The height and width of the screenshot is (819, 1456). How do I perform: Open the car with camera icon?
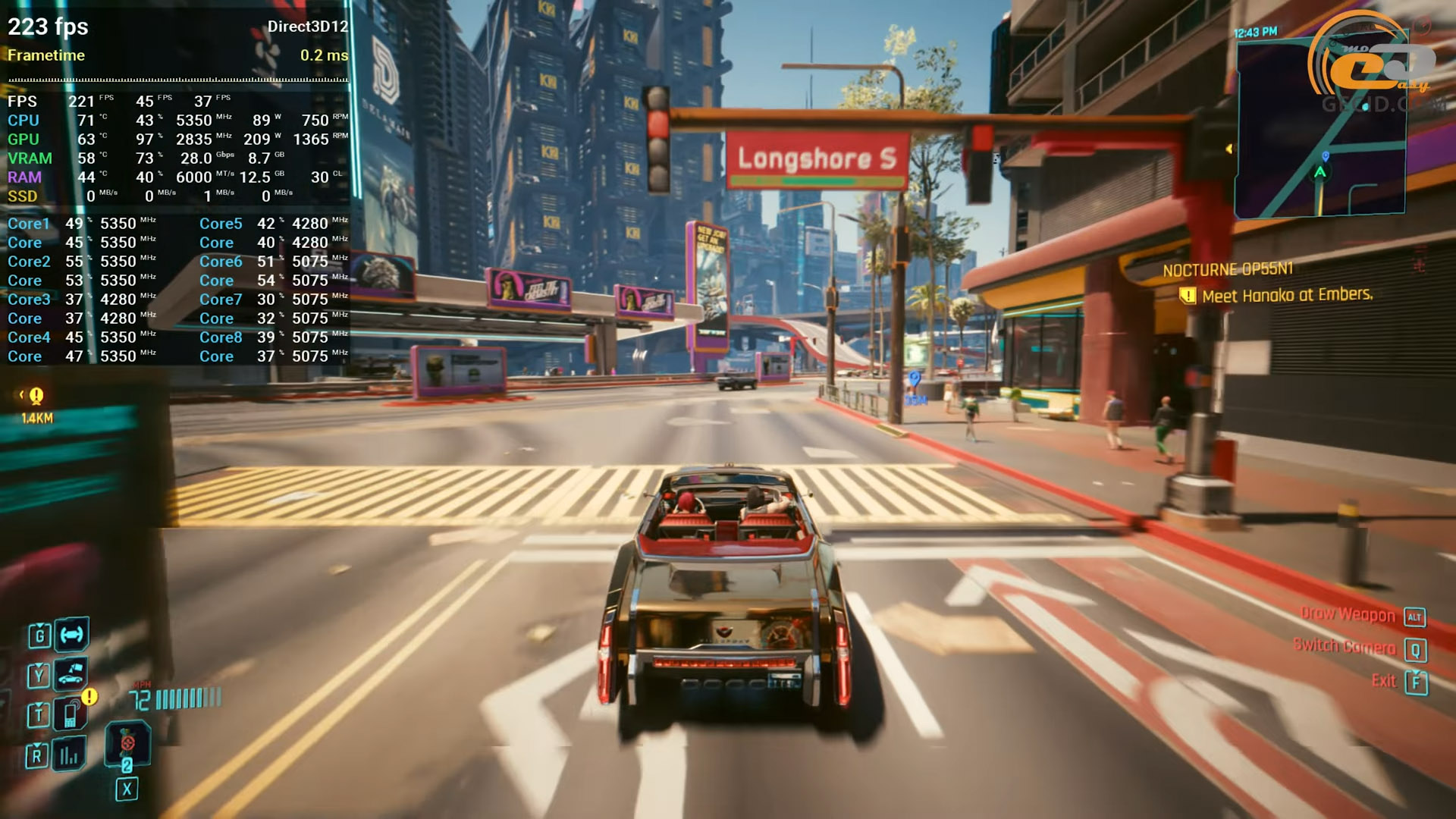[x=71, y=673]
